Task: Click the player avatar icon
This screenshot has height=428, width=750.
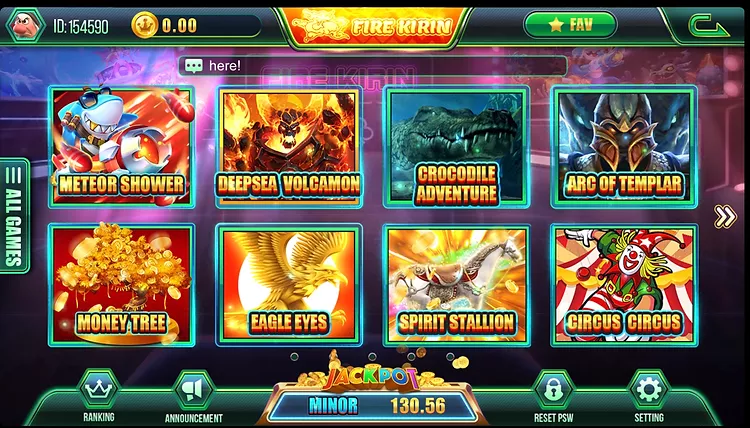Action: pyautogui.click(x=25, y=25)
